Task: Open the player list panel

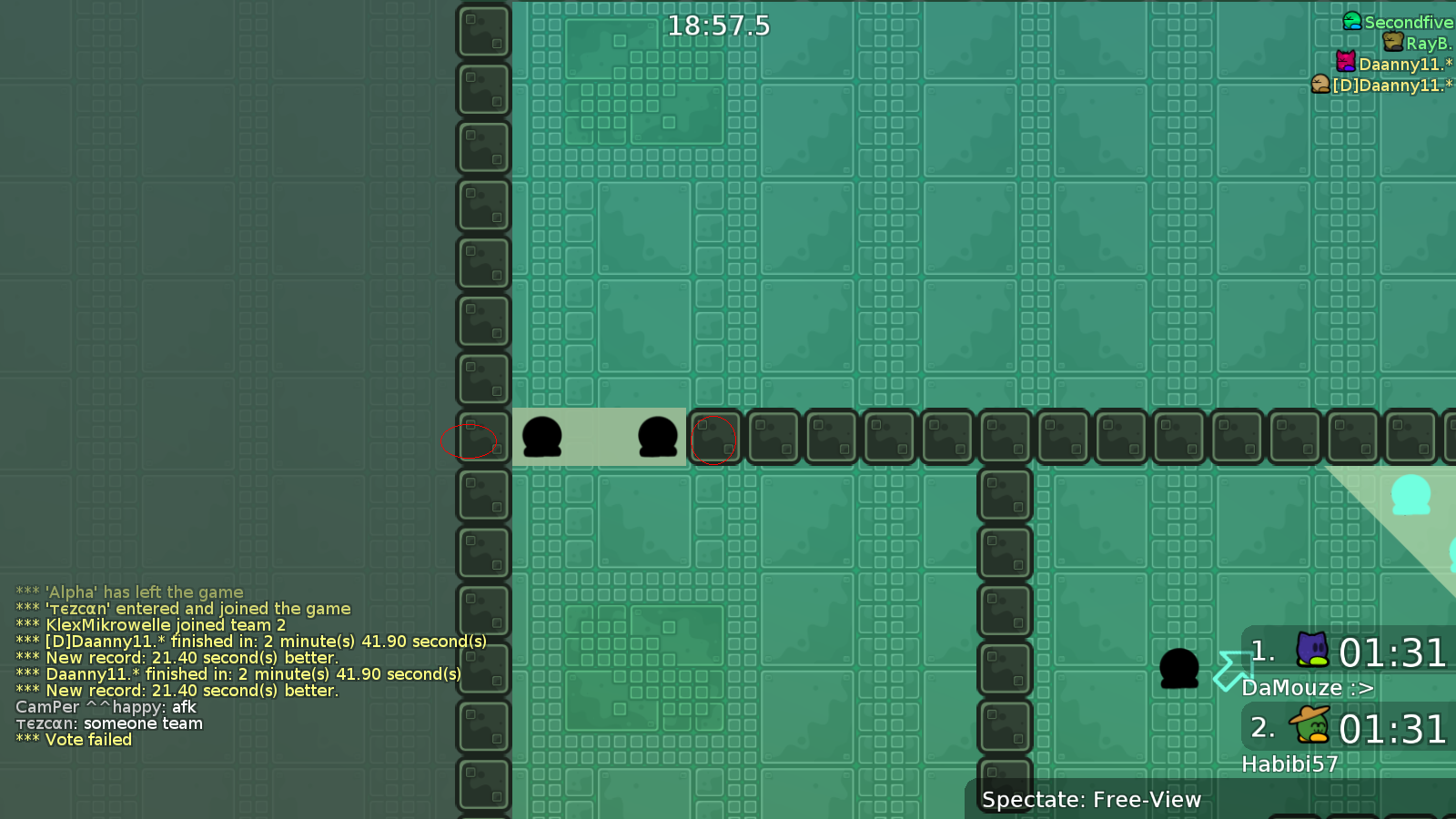Action: point(1374,53)
